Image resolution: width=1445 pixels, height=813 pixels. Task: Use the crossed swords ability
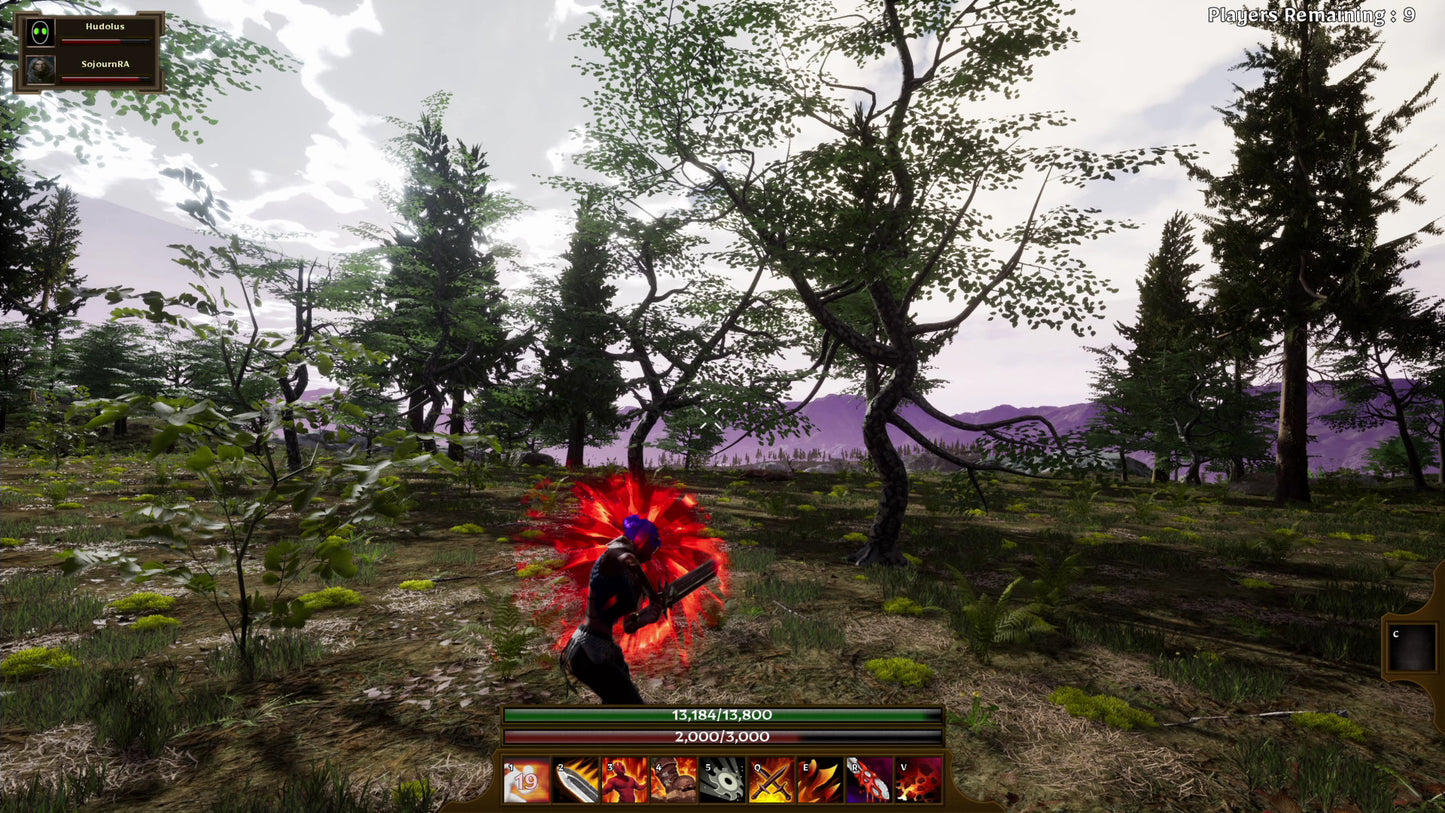771,780
